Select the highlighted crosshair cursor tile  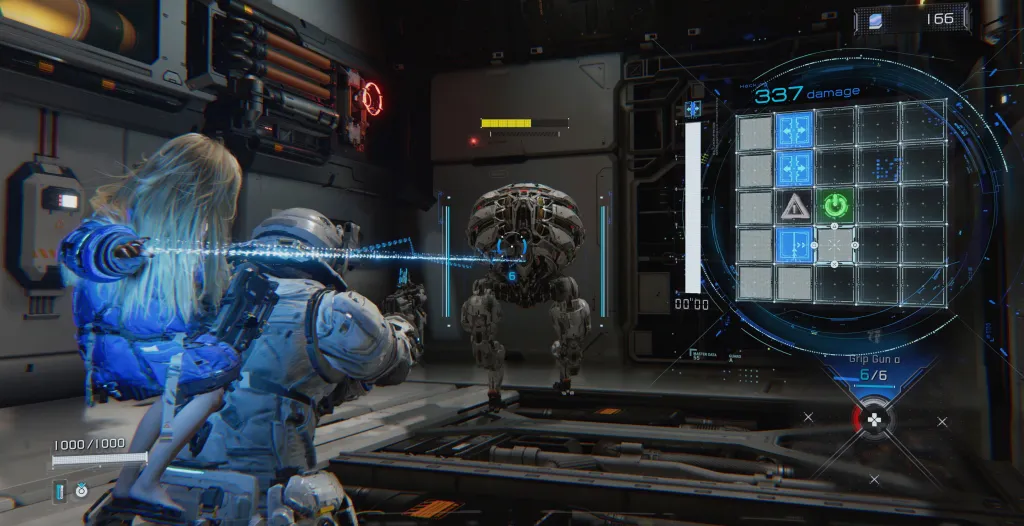coord(836,245)
